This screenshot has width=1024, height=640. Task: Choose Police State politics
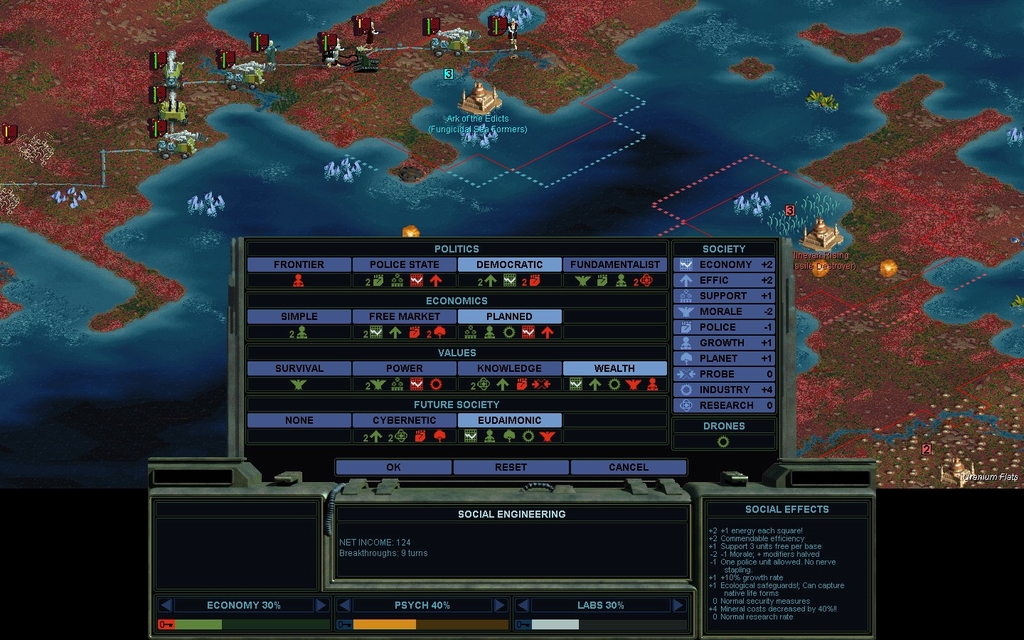point(404,265)
